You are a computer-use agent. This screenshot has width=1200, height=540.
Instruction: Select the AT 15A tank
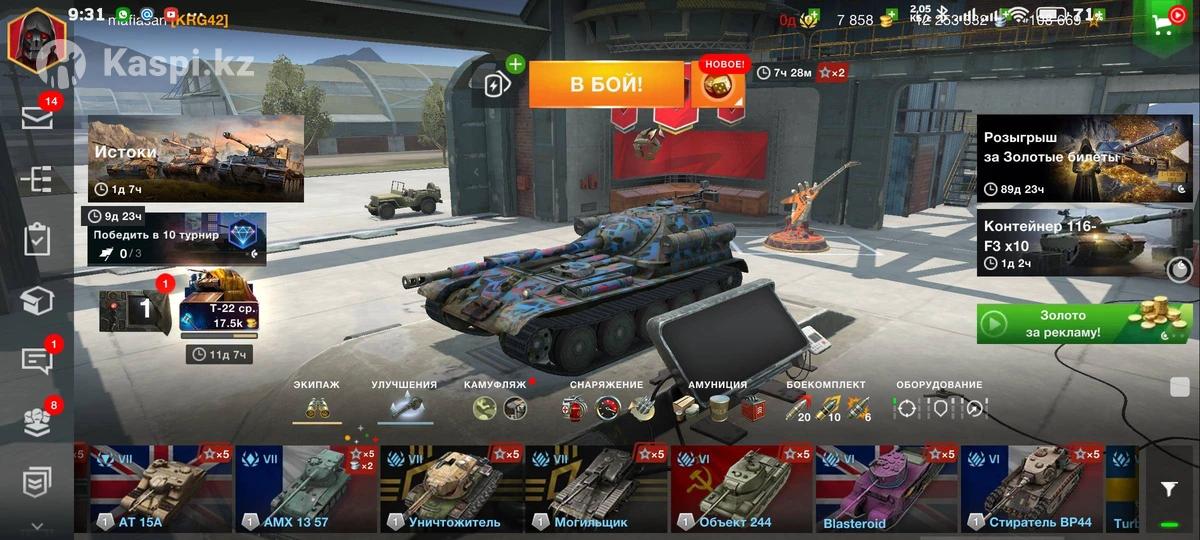[160, 490]
